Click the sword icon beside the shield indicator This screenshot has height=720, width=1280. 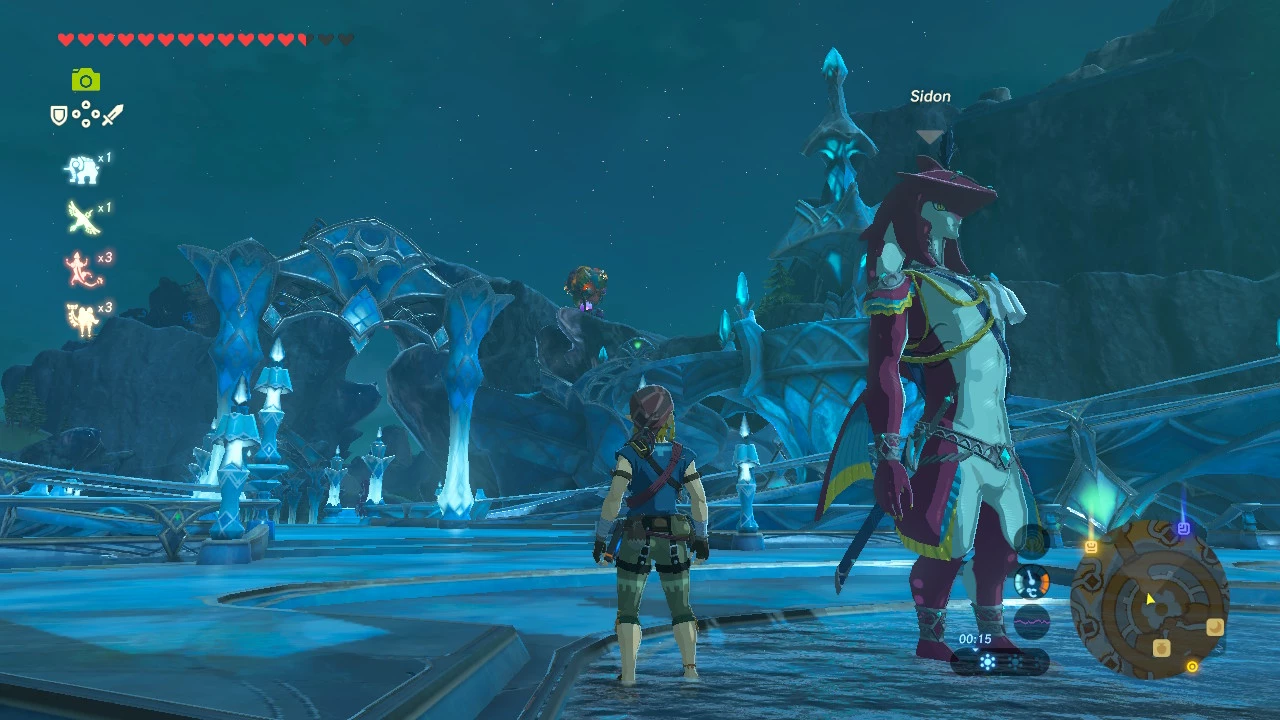pos(112,114)
